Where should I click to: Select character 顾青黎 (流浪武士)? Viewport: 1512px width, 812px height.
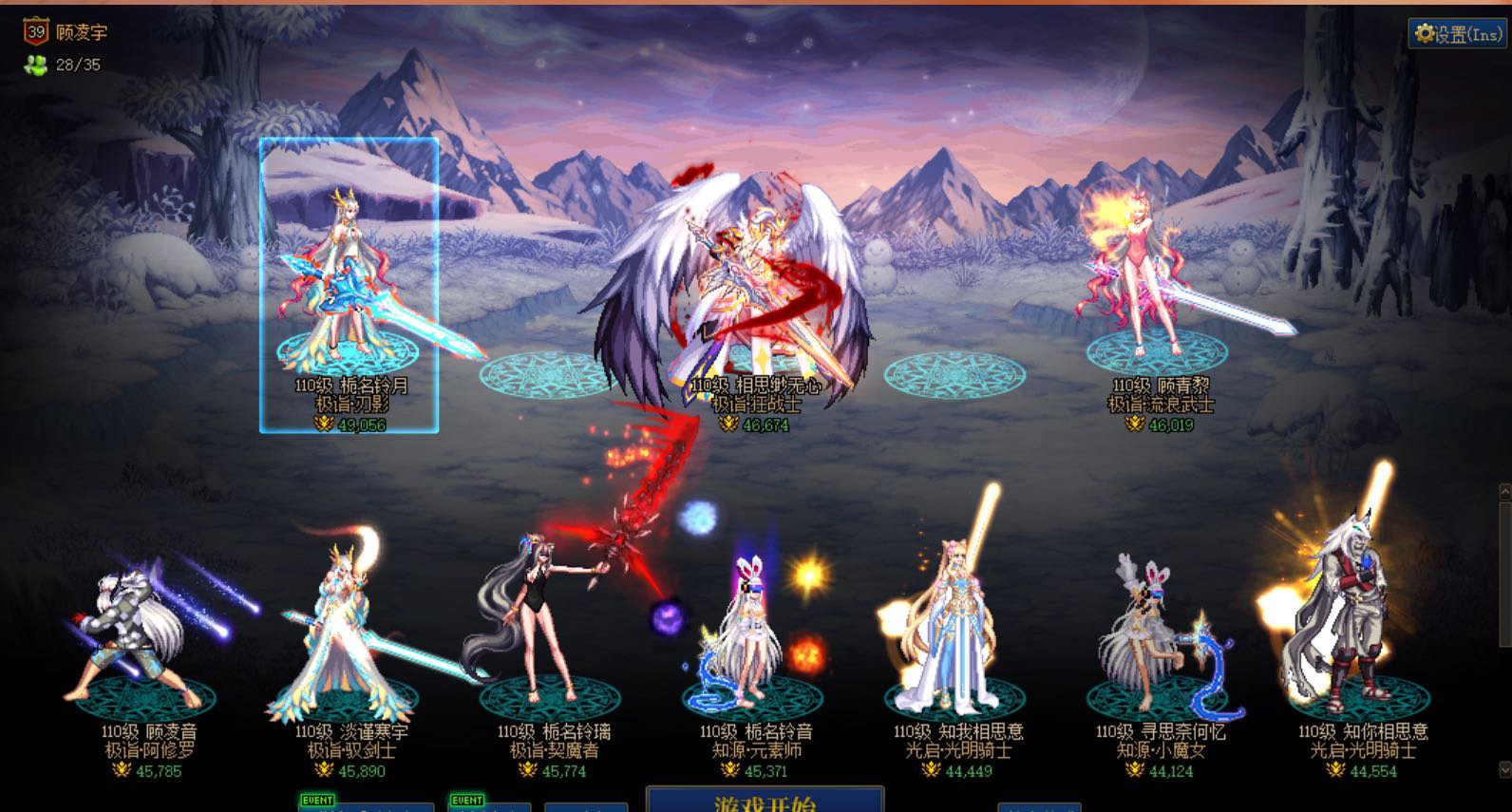pos(1159,285)
